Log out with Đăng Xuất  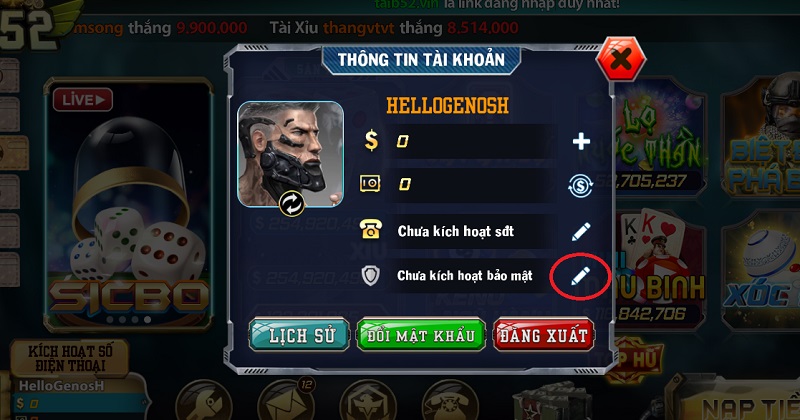[x=542, y=335]
